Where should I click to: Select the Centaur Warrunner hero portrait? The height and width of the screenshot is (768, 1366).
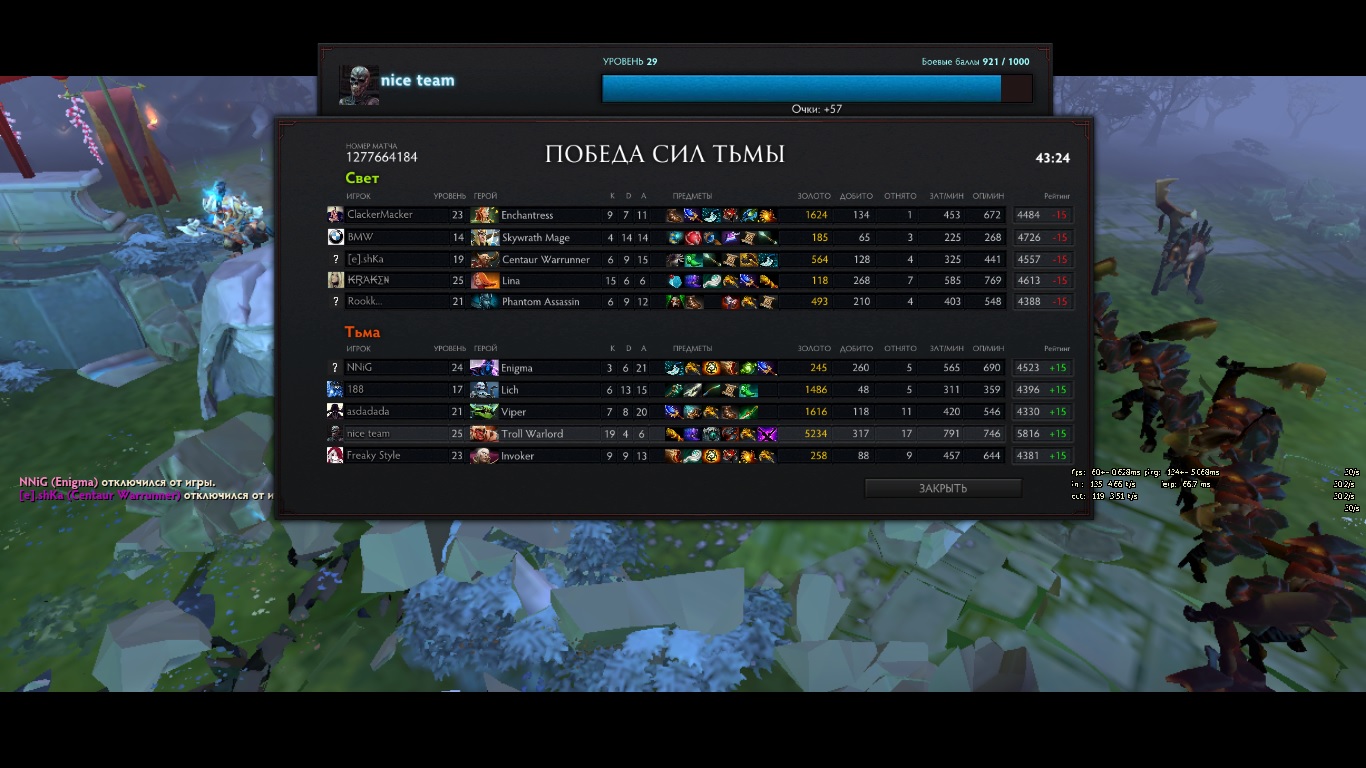[484, 260]
